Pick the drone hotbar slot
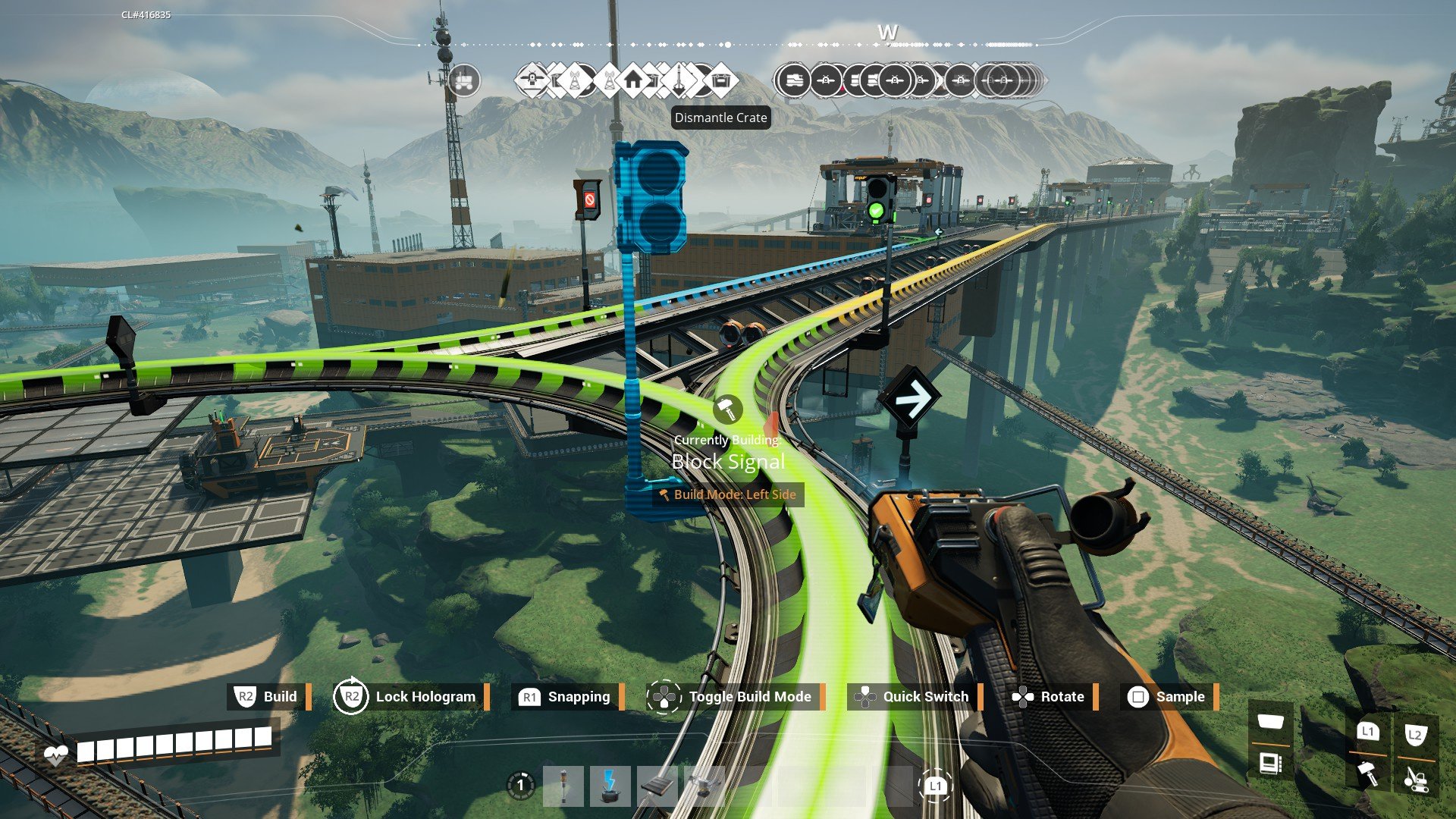This screenshot has height=819, width=1456. 704,786
